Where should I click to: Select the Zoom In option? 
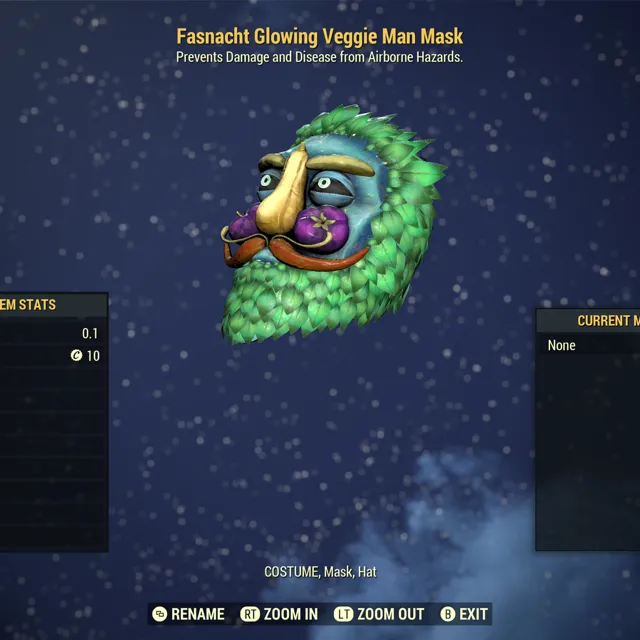tap(280, 614)
